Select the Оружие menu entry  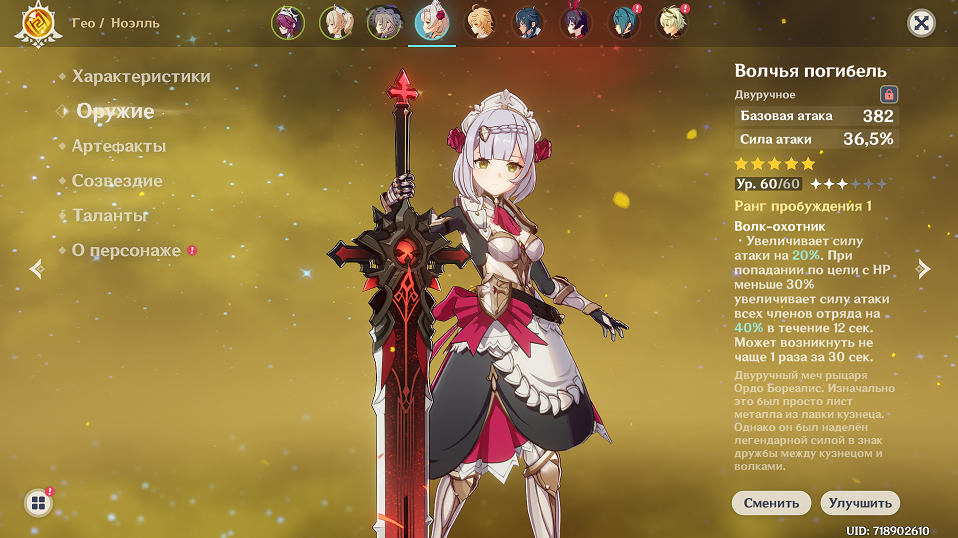(x=115, y=111)
